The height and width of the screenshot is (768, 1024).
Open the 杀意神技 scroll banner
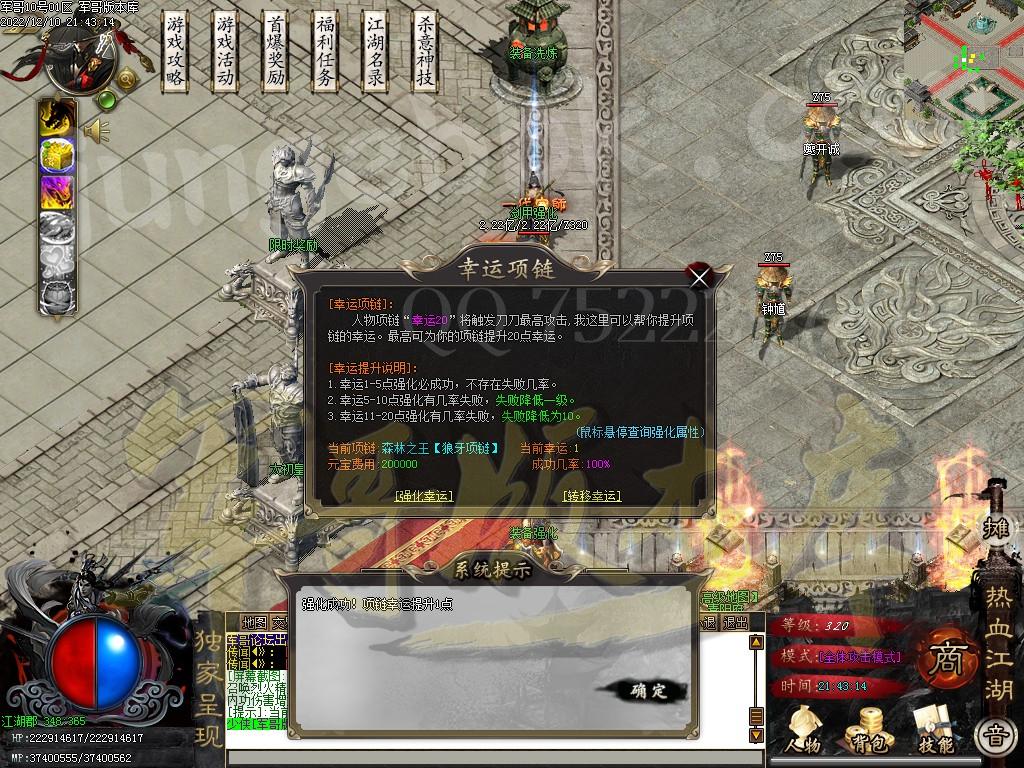(425, 52)
